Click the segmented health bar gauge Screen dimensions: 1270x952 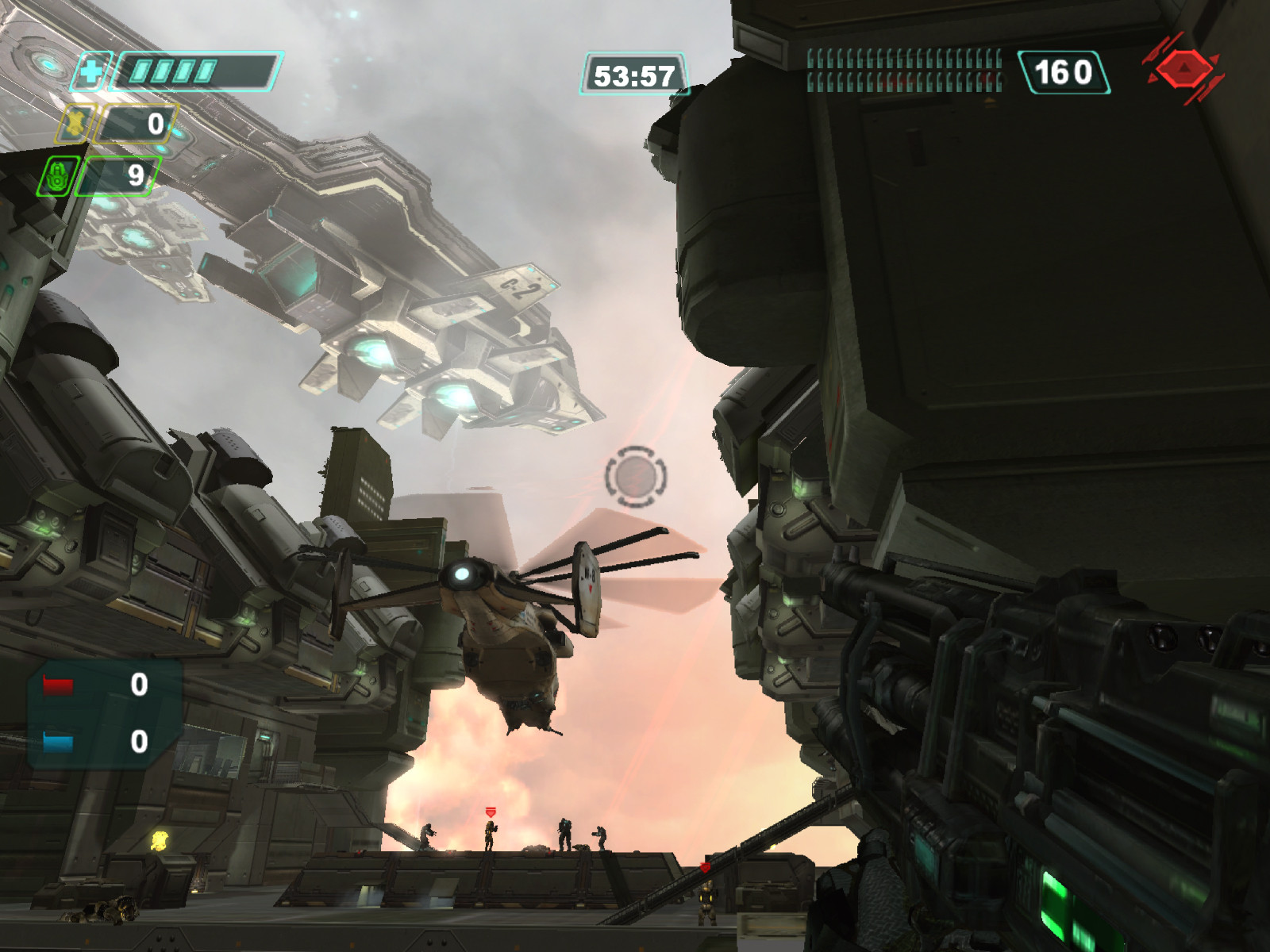(x=197, y=70)
